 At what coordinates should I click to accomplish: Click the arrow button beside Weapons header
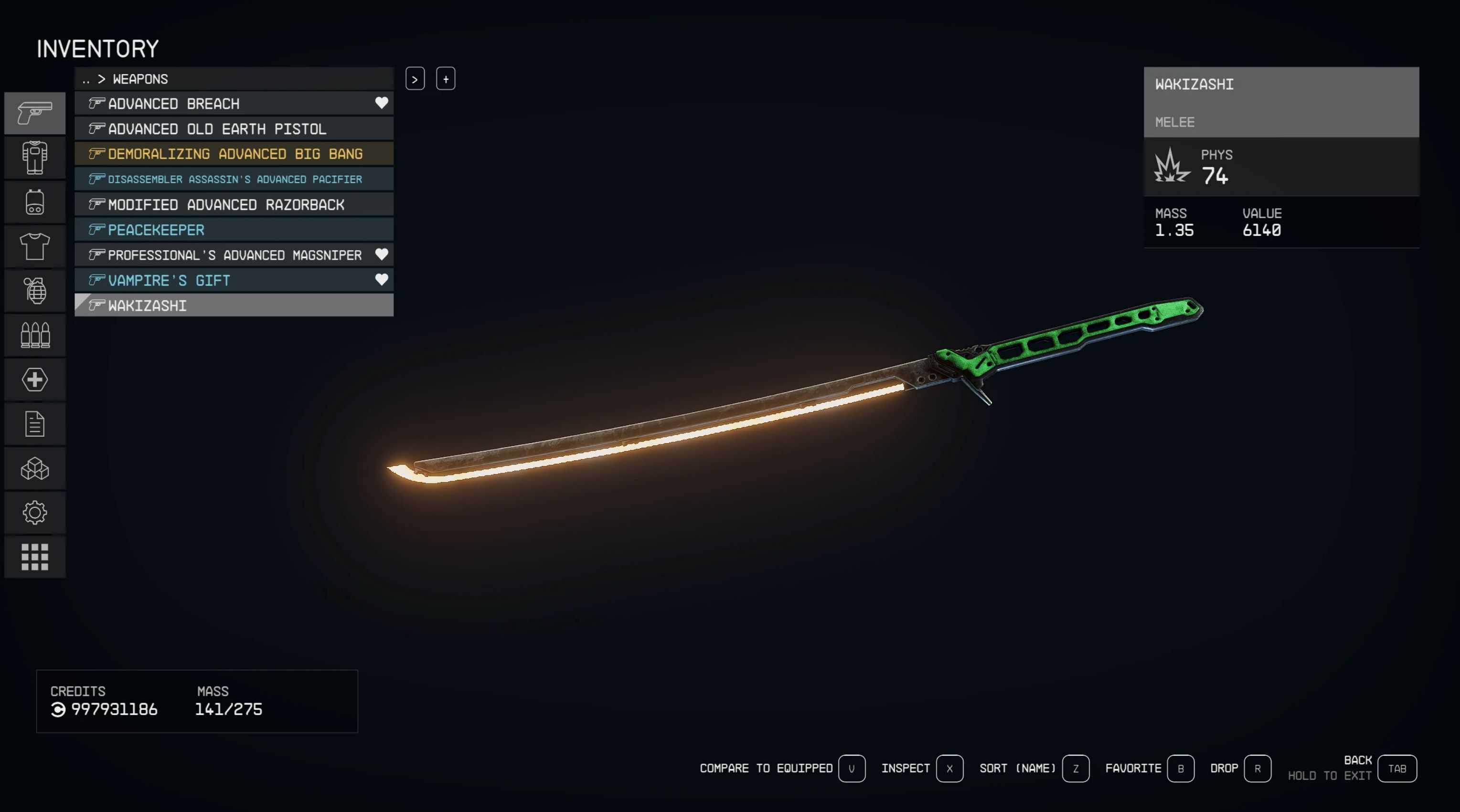click(x=415, y=79)
